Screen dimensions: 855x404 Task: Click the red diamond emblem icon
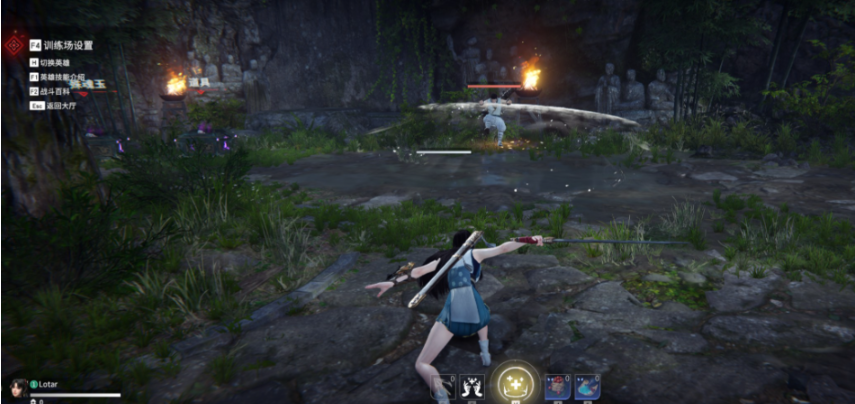[14, 45]
